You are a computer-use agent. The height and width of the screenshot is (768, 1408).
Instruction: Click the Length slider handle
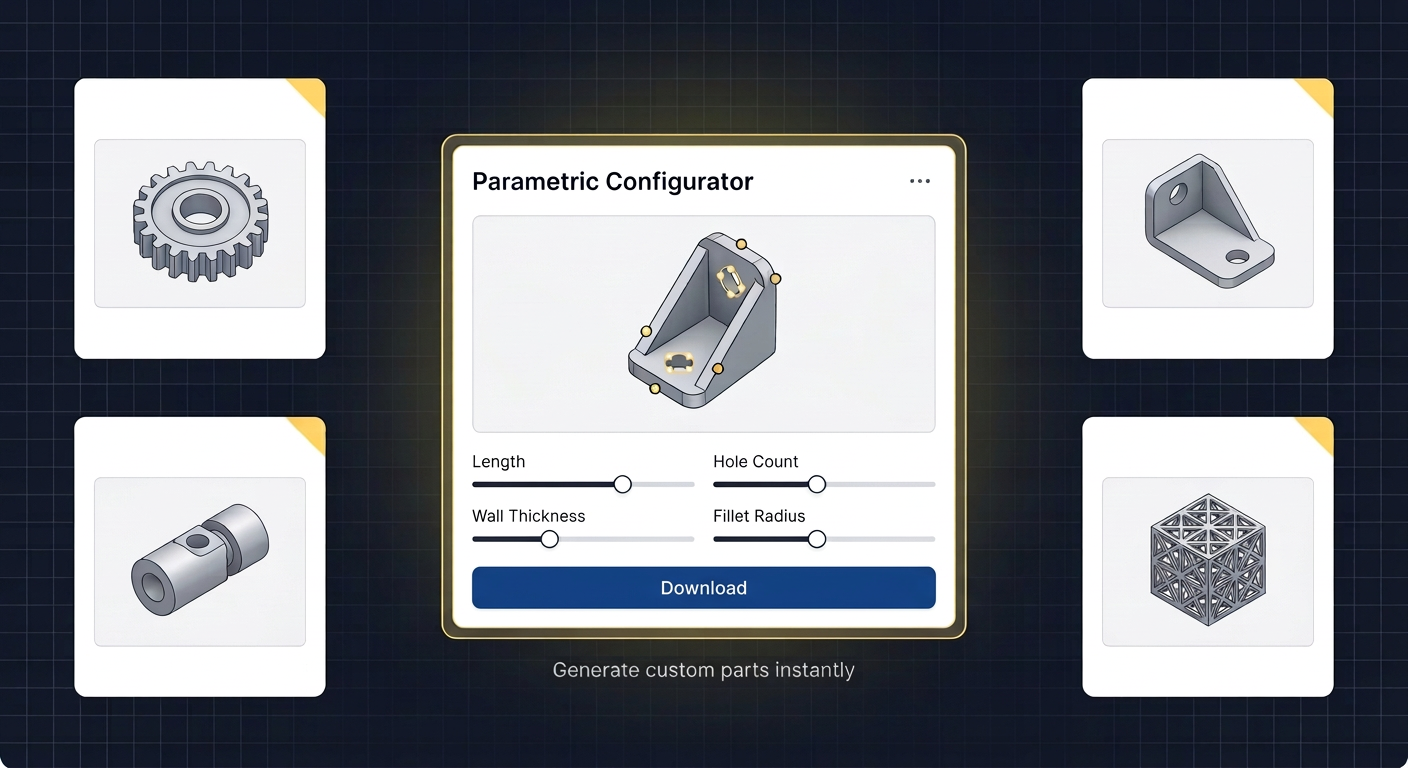pos(622,484)
